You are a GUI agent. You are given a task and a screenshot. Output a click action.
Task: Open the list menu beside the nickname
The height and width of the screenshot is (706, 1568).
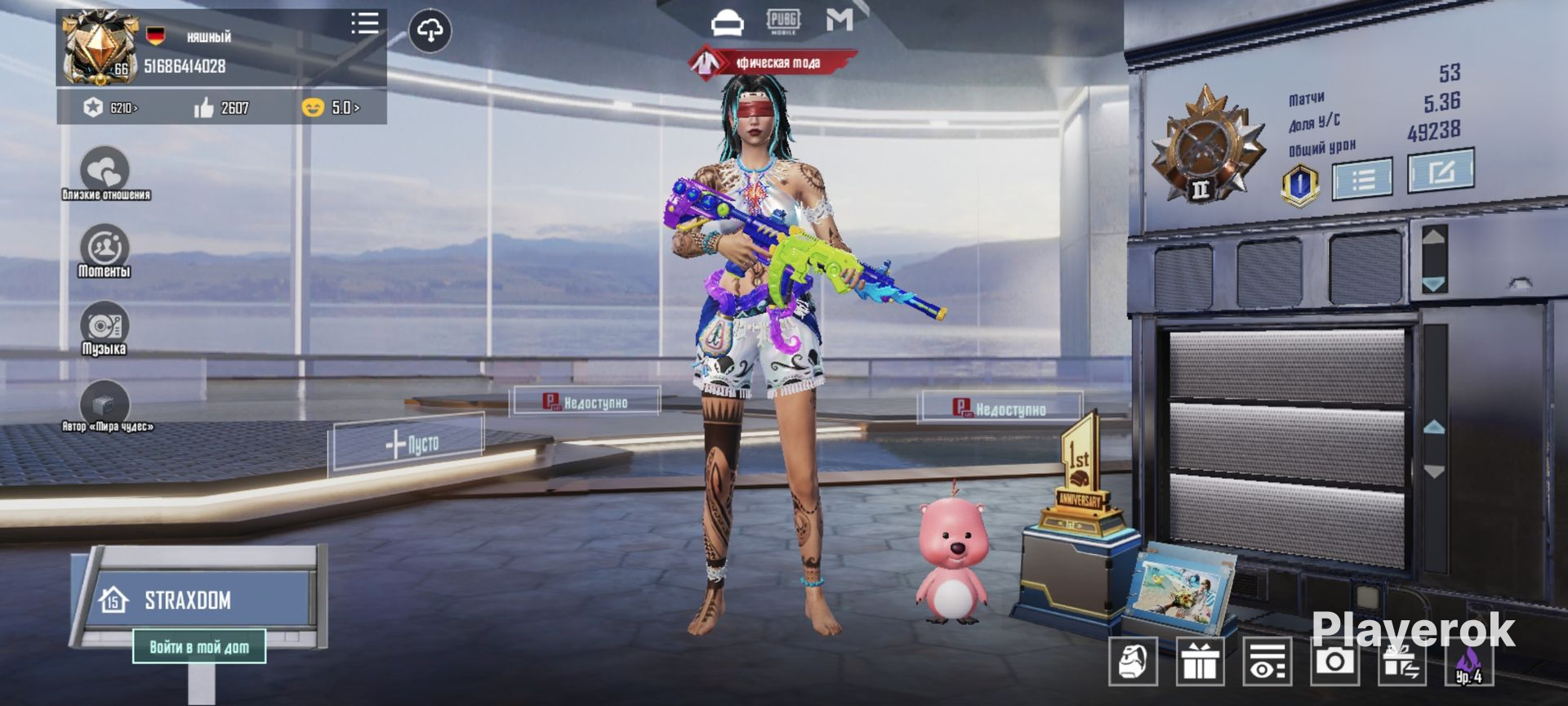364,23
